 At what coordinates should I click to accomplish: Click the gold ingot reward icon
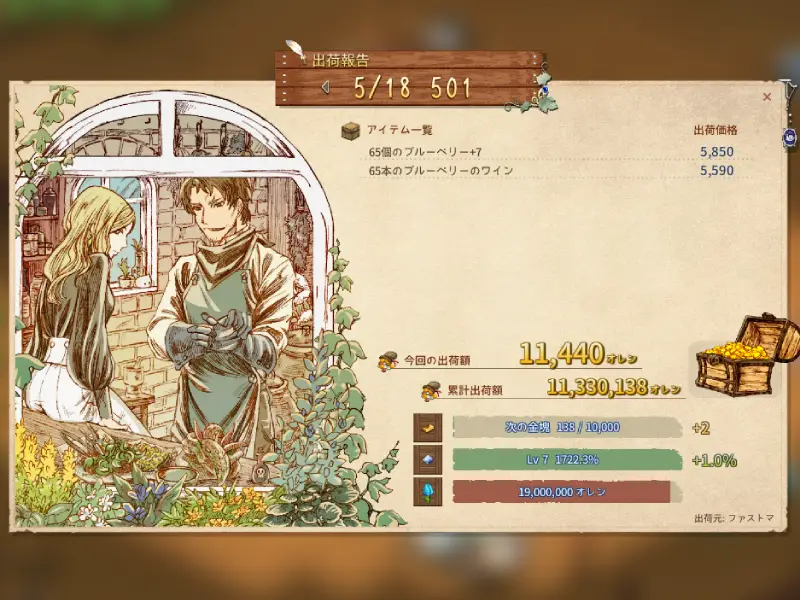pyautogui.click(x=427, y=428)
